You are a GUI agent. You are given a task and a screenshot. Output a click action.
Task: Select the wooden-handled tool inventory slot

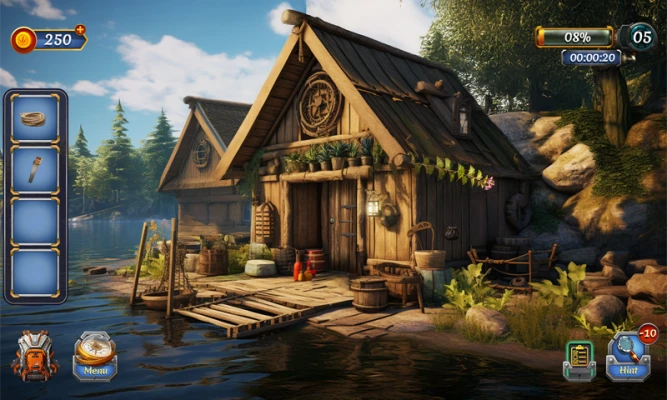[x=35, y=169]
